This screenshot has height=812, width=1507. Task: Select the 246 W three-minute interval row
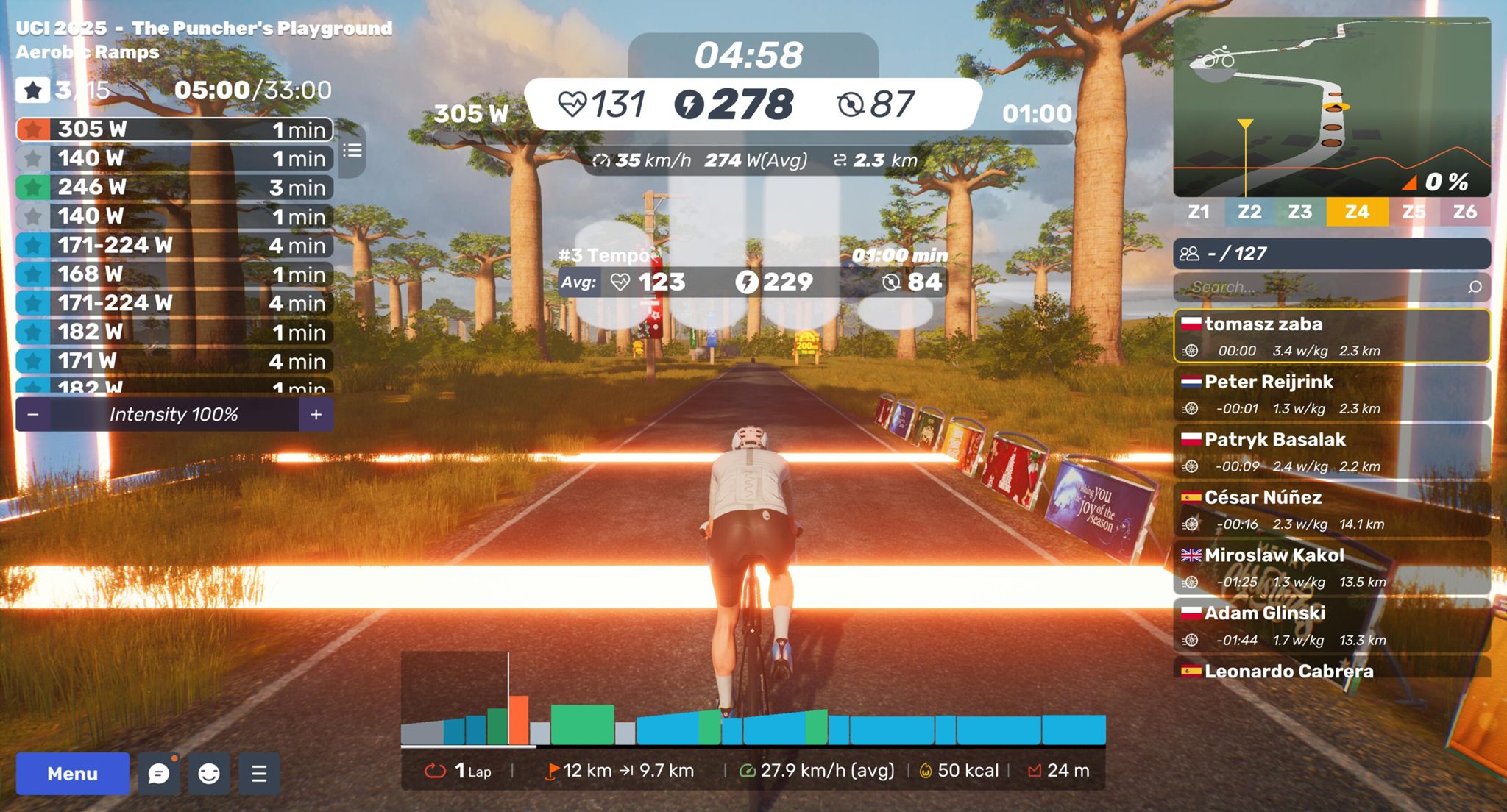coord(174,187)
